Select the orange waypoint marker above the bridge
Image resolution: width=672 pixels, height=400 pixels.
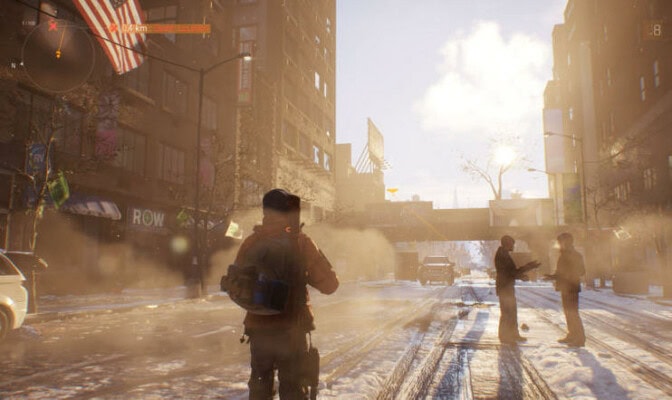click(392, 190)
